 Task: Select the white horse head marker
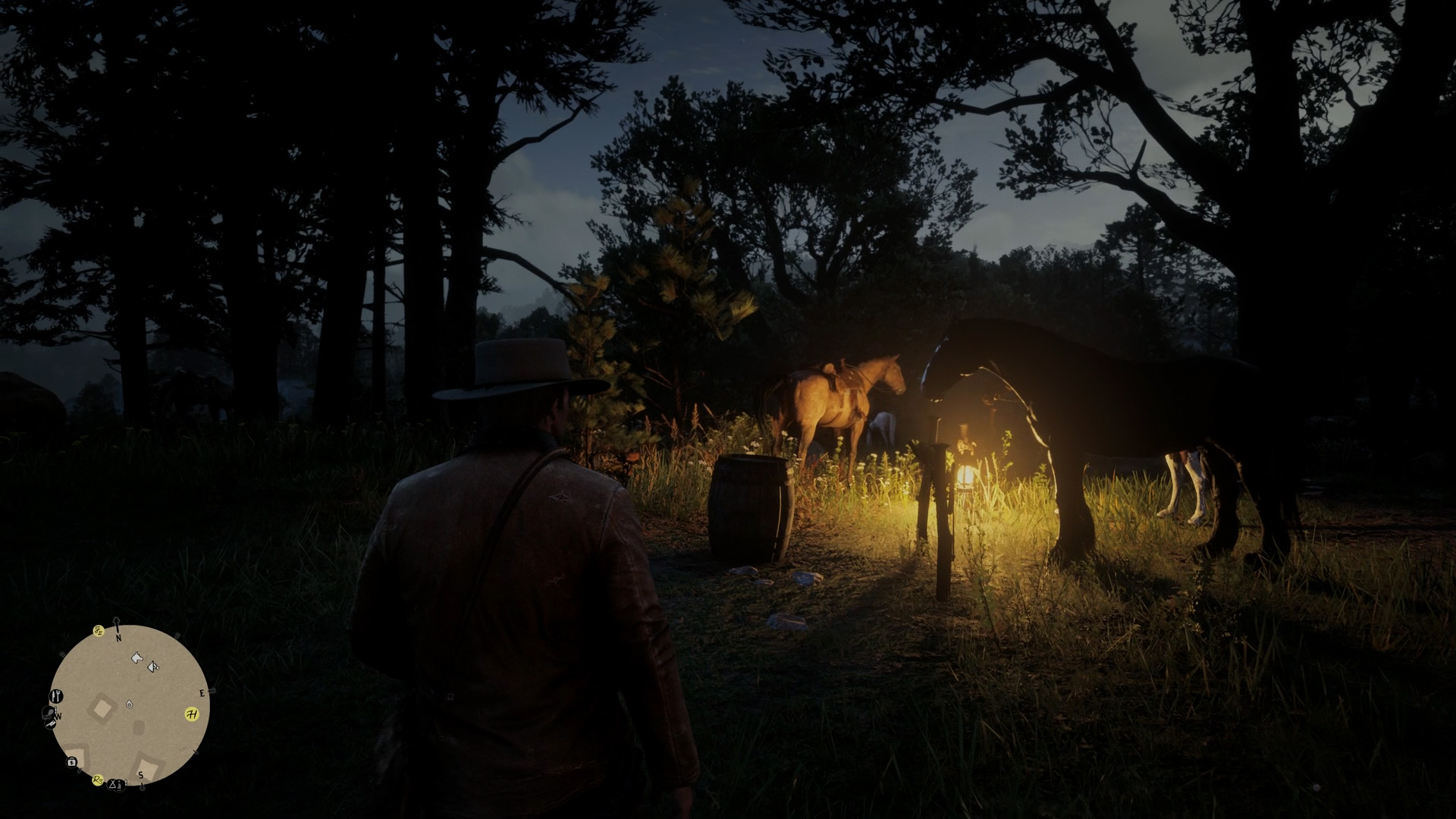click(136, 657)
